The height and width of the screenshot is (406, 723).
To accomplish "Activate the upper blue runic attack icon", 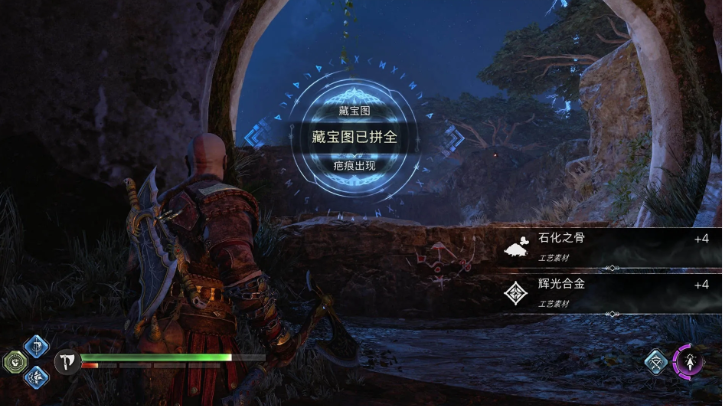I will [36, 346].
